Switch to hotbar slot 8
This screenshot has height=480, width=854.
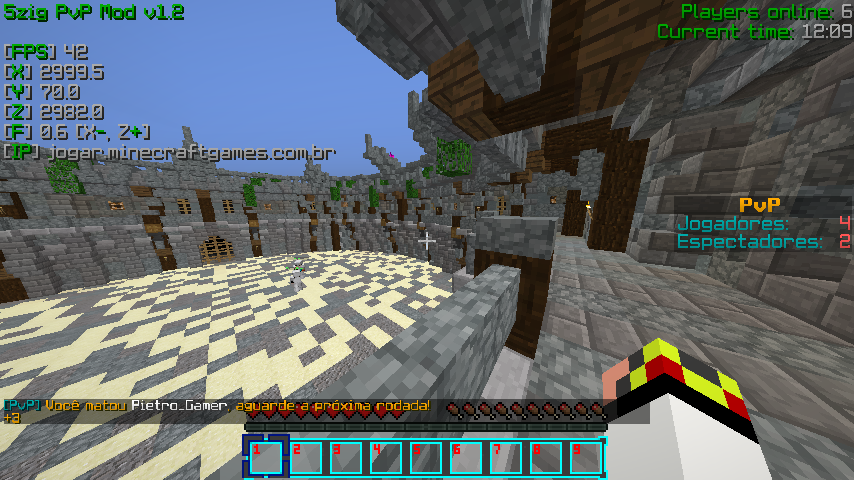tap(545, 457)
